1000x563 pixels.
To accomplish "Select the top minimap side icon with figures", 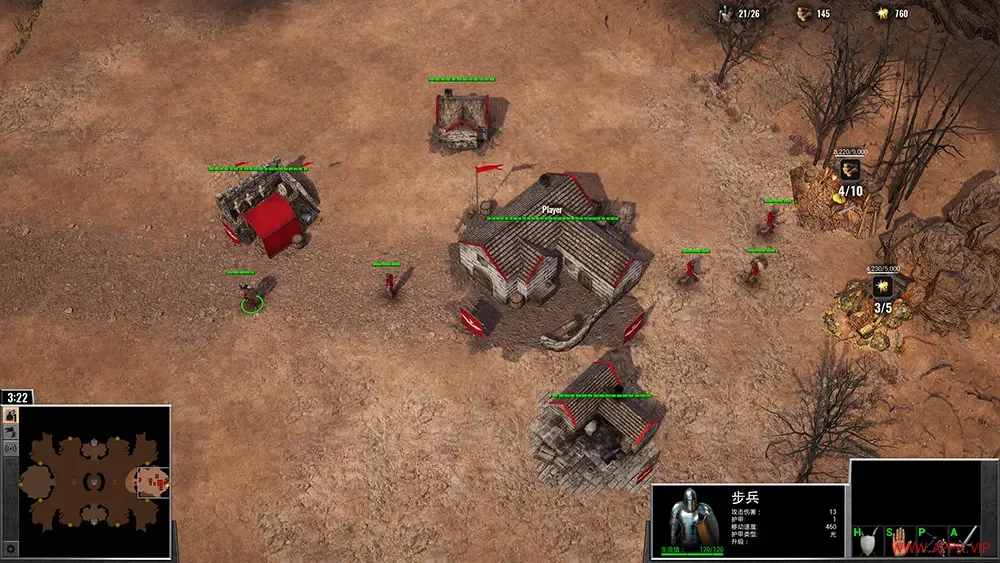I will point(10,415).
